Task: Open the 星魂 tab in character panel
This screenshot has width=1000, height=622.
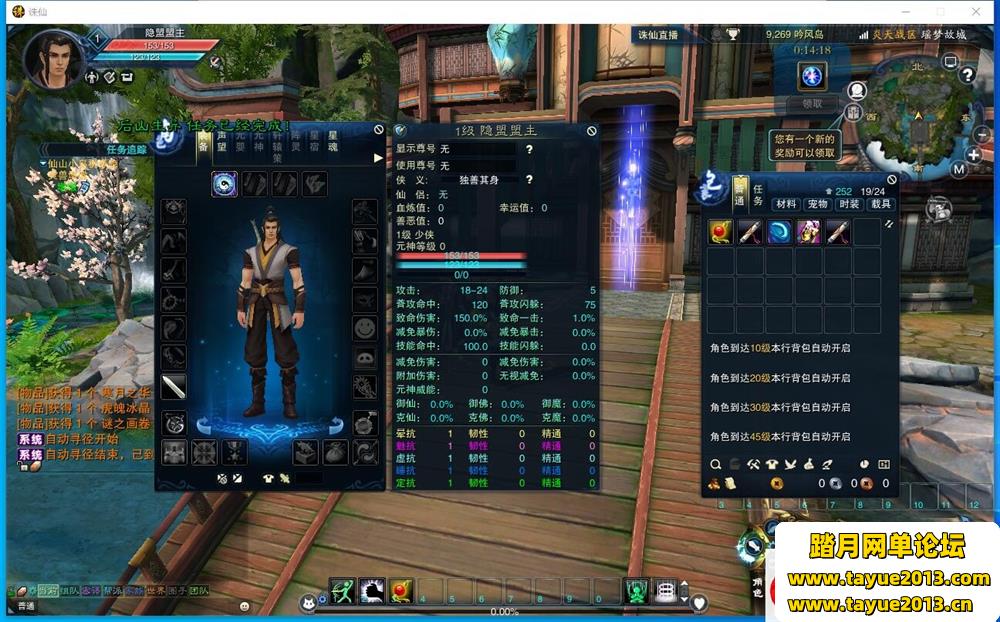Action: [x=333, y=141]
